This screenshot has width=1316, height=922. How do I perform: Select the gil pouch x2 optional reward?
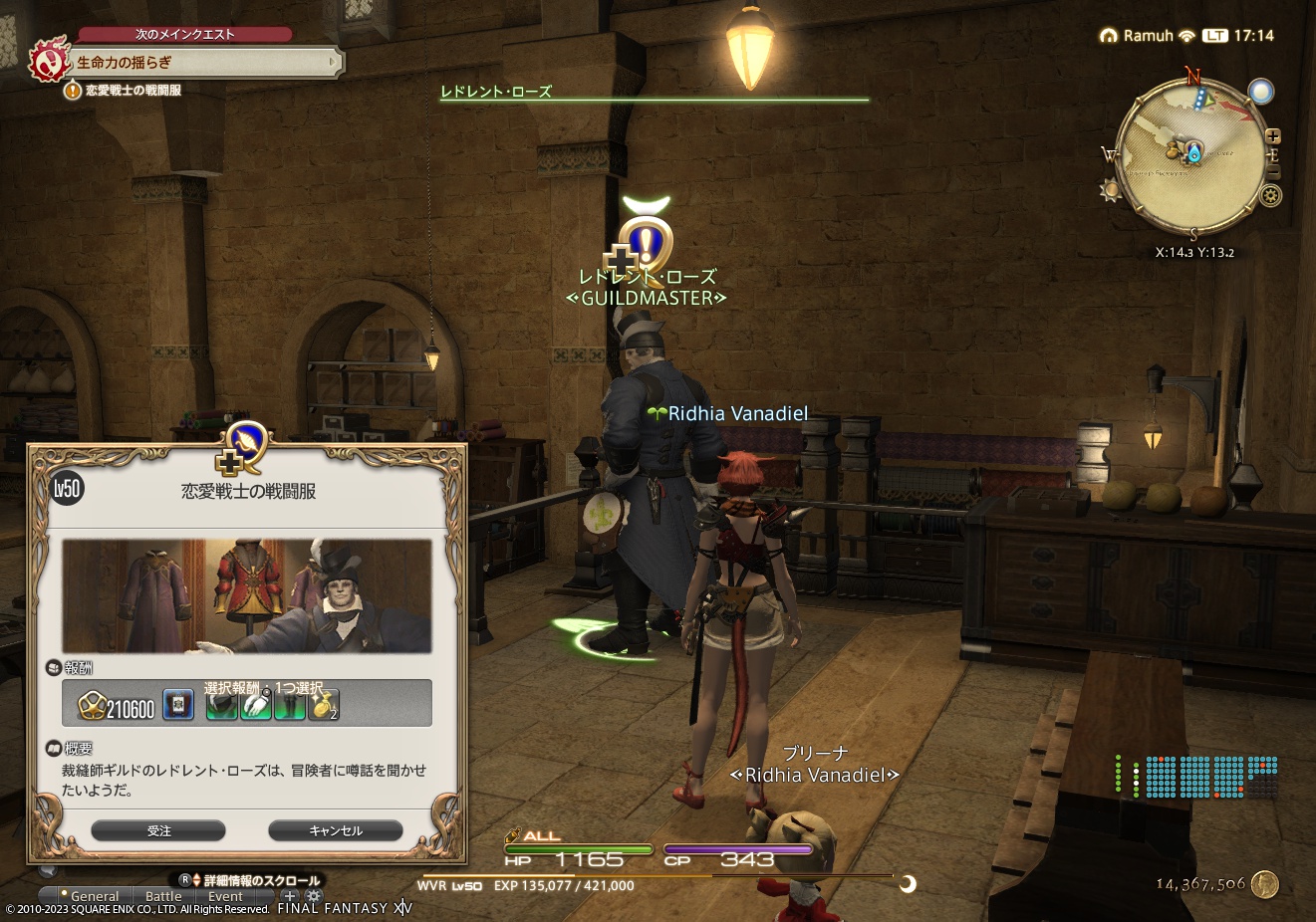tap(323, 704)
